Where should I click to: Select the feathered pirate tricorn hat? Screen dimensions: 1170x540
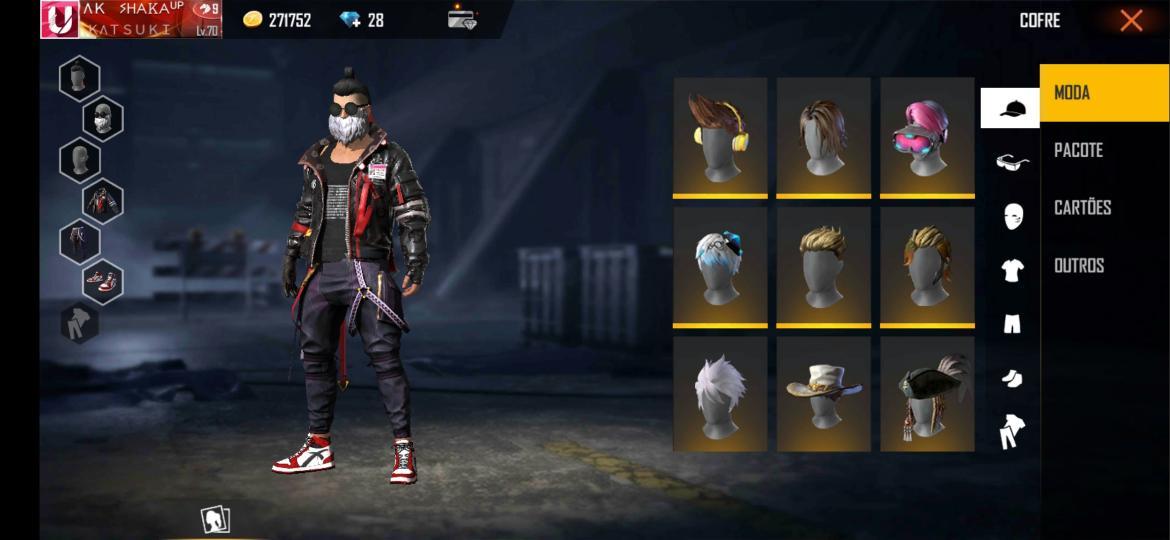(x=927, y=393)
